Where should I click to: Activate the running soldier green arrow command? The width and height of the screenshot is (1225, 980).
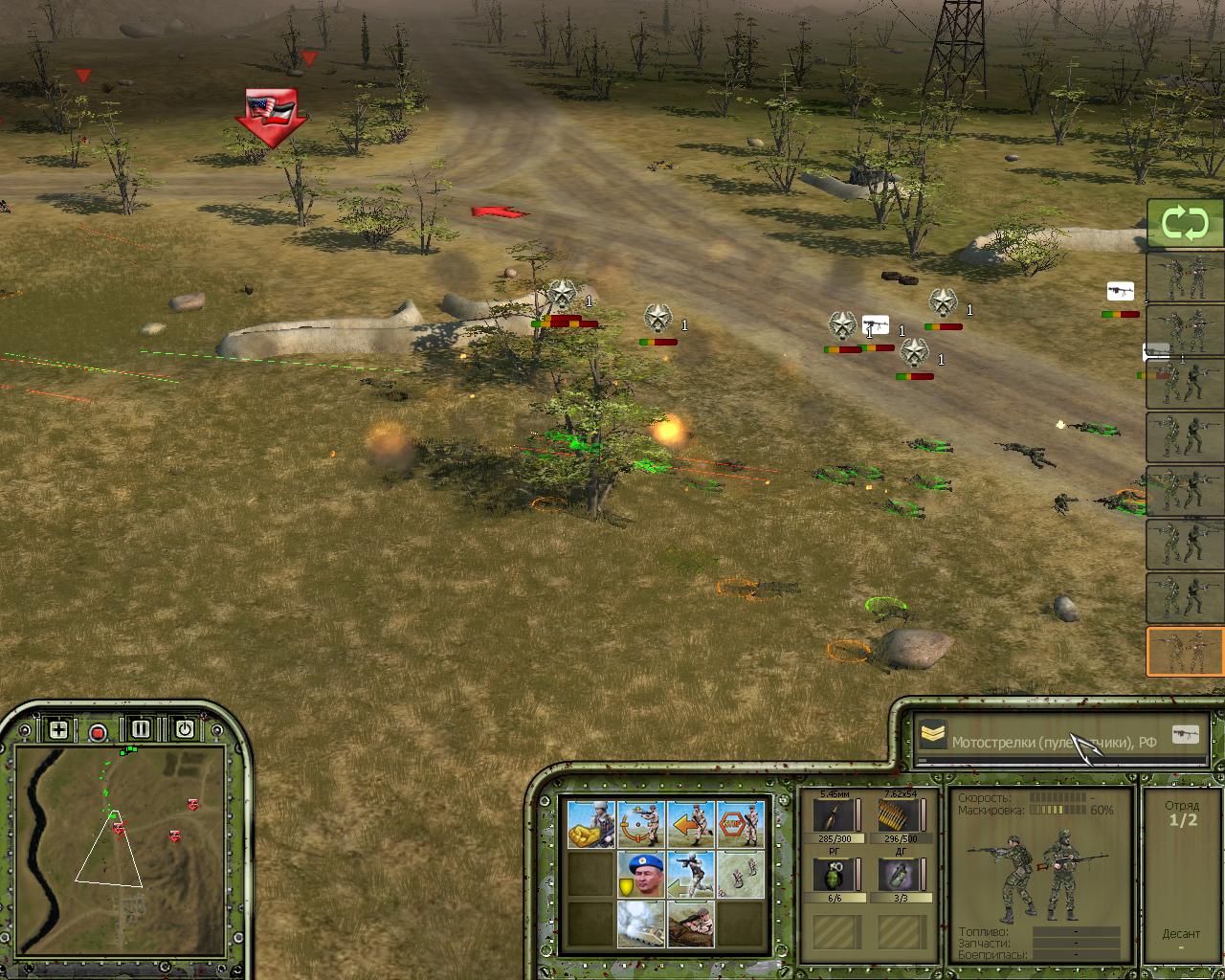pyautogui.click(x=691, y=875)
